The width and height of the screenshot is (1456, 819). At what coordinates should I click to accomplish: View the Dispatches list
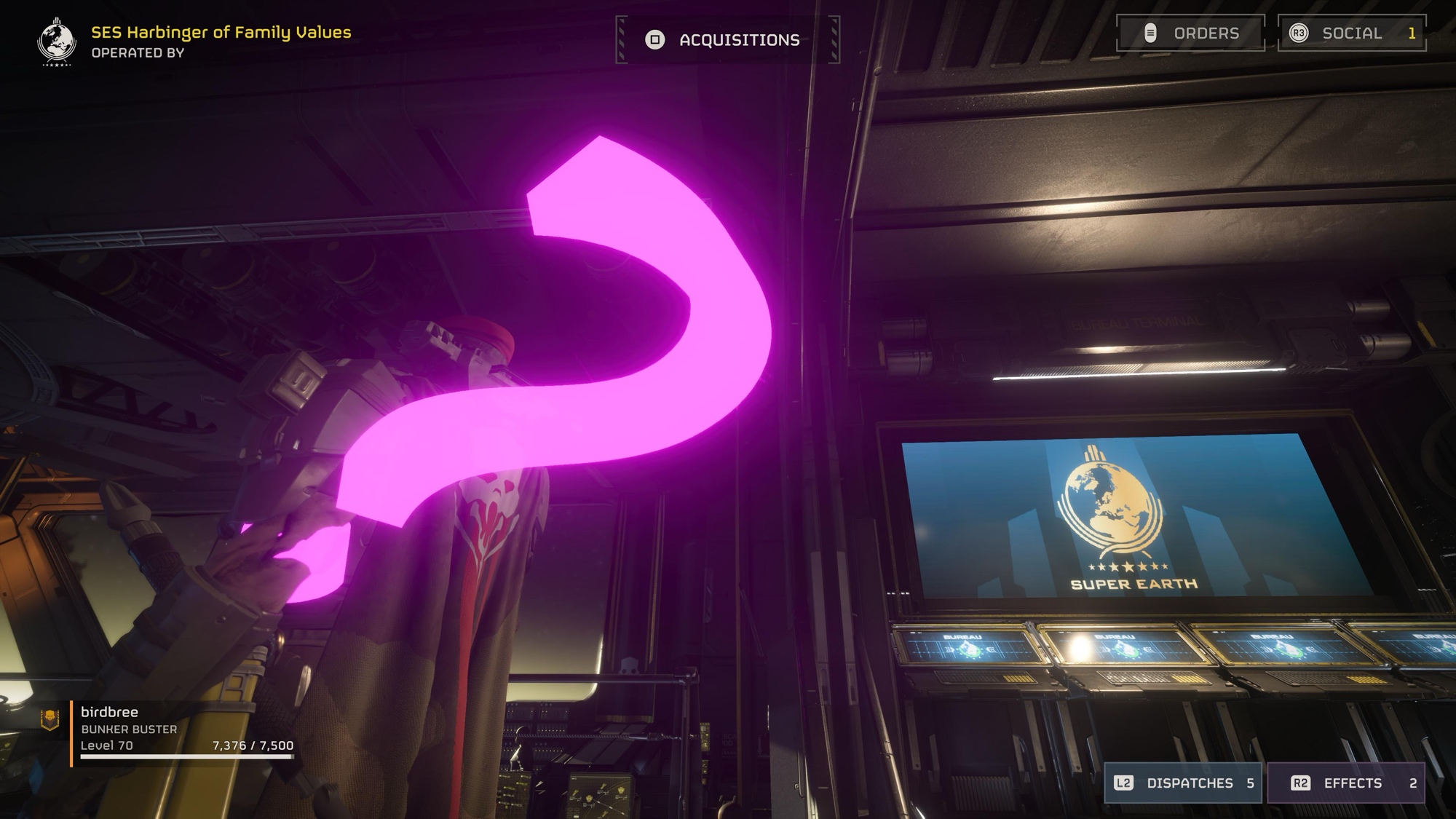1184,783
